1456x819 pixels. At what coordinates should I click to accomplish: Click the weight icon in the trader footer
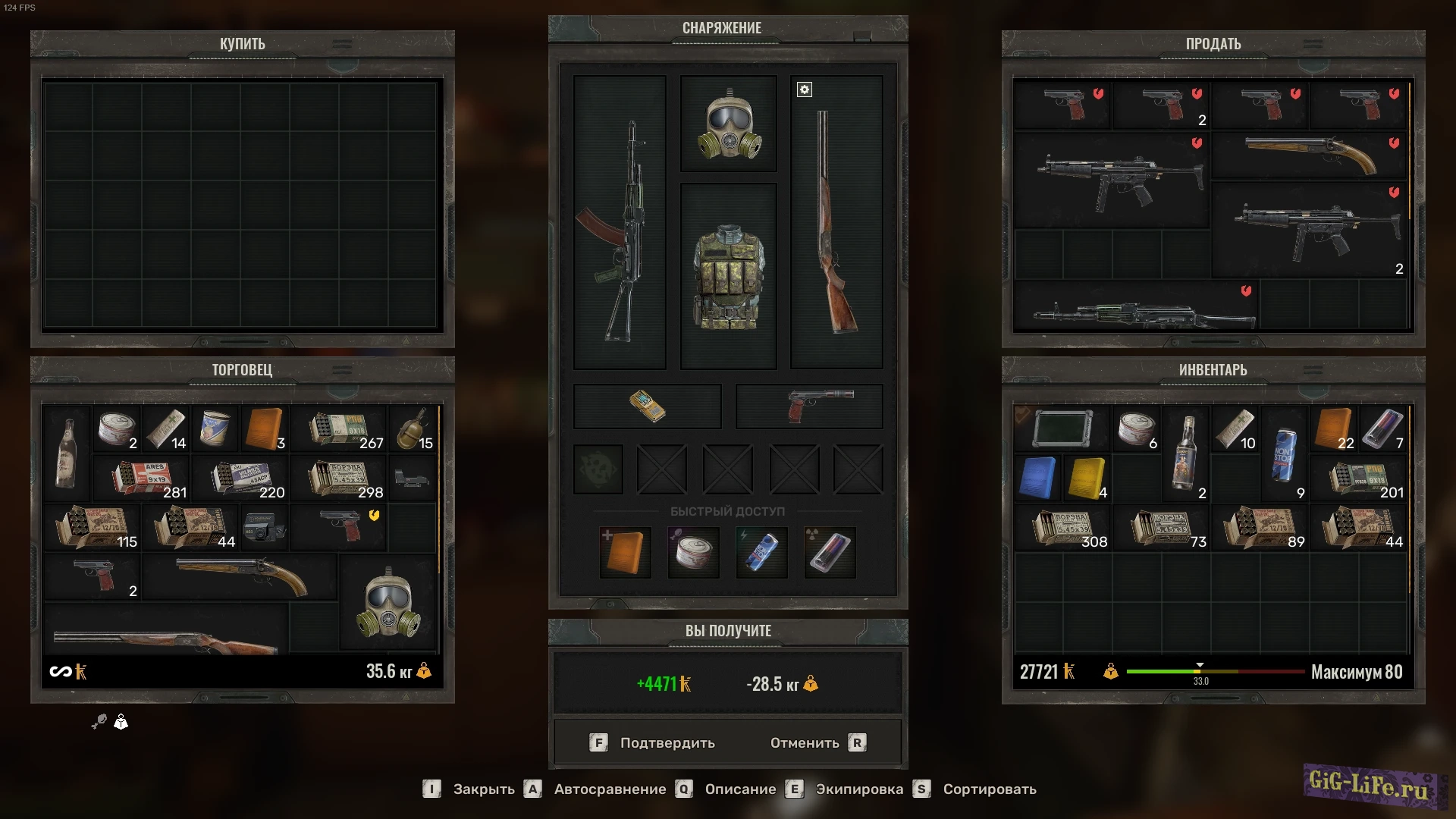[x=425, y=671]
